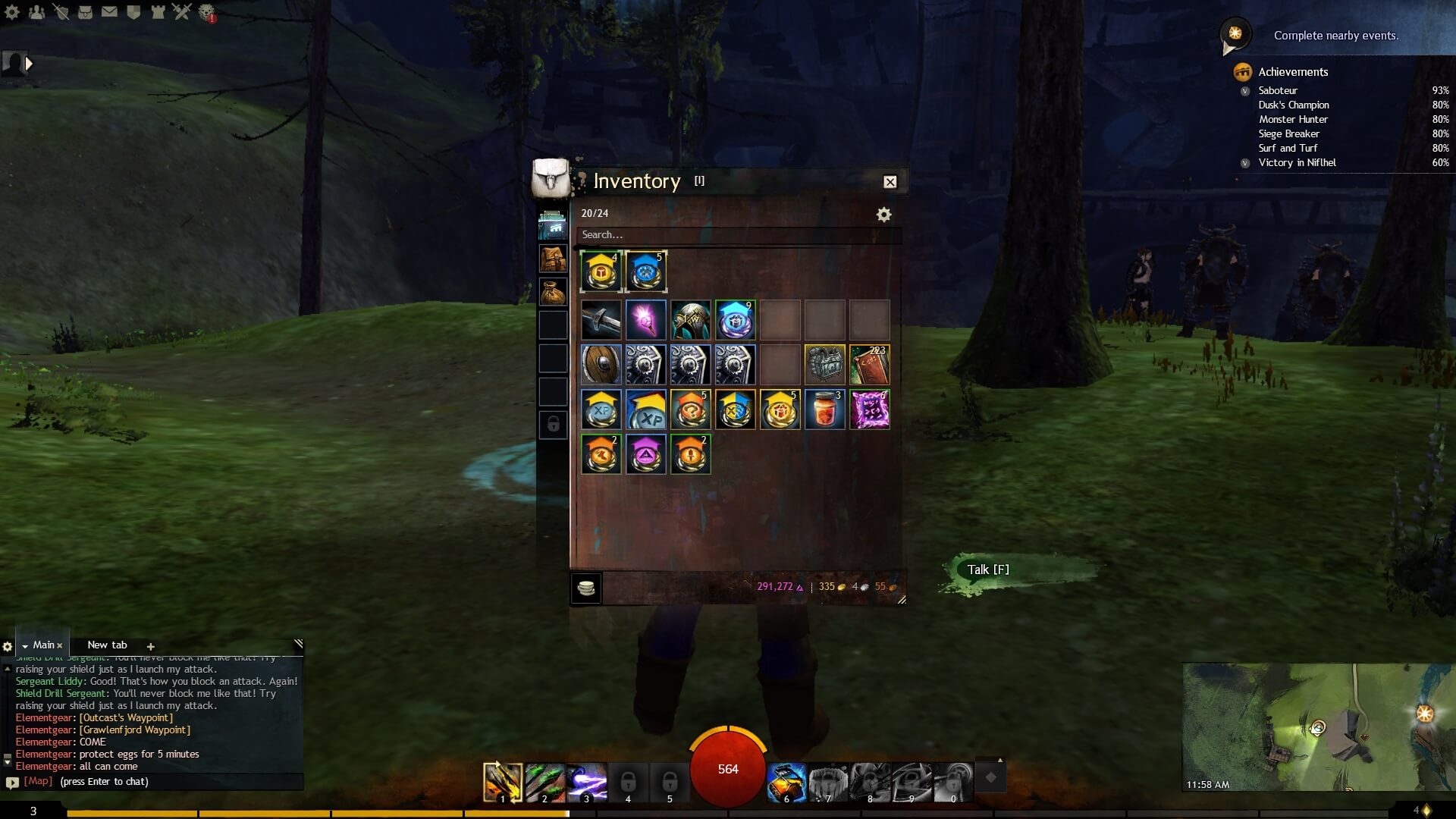
Task: Open the Main chat tab dropdown arrow
Action: 26,644
